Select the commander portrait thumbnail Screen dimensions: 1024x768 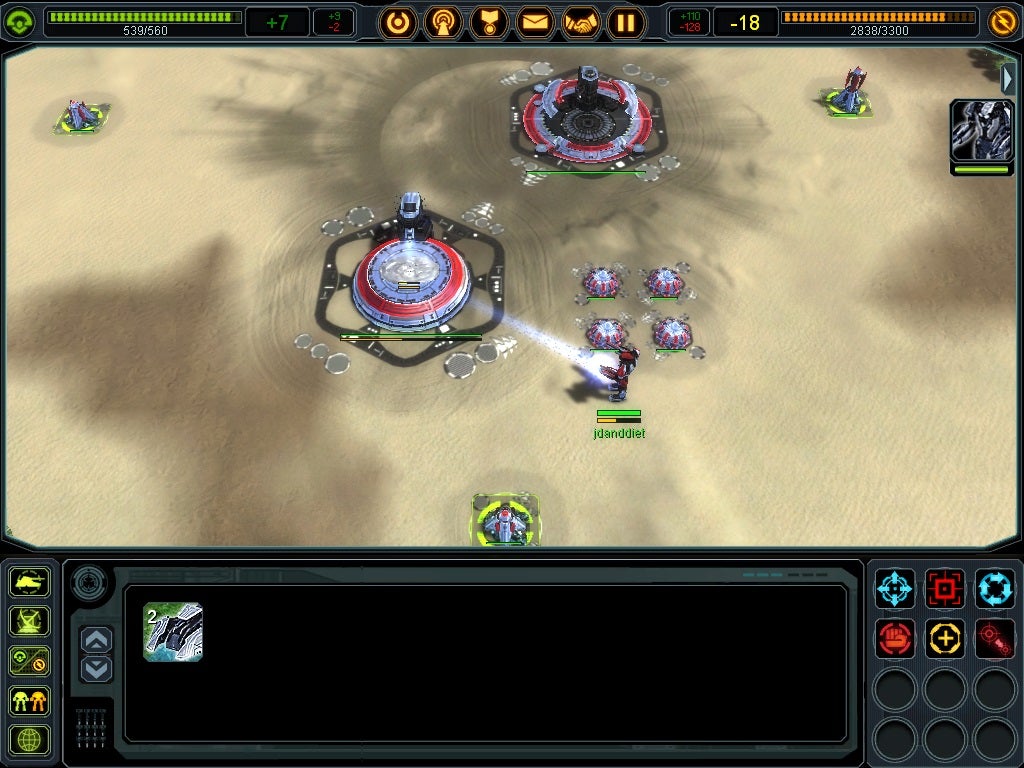coord(981,131)
